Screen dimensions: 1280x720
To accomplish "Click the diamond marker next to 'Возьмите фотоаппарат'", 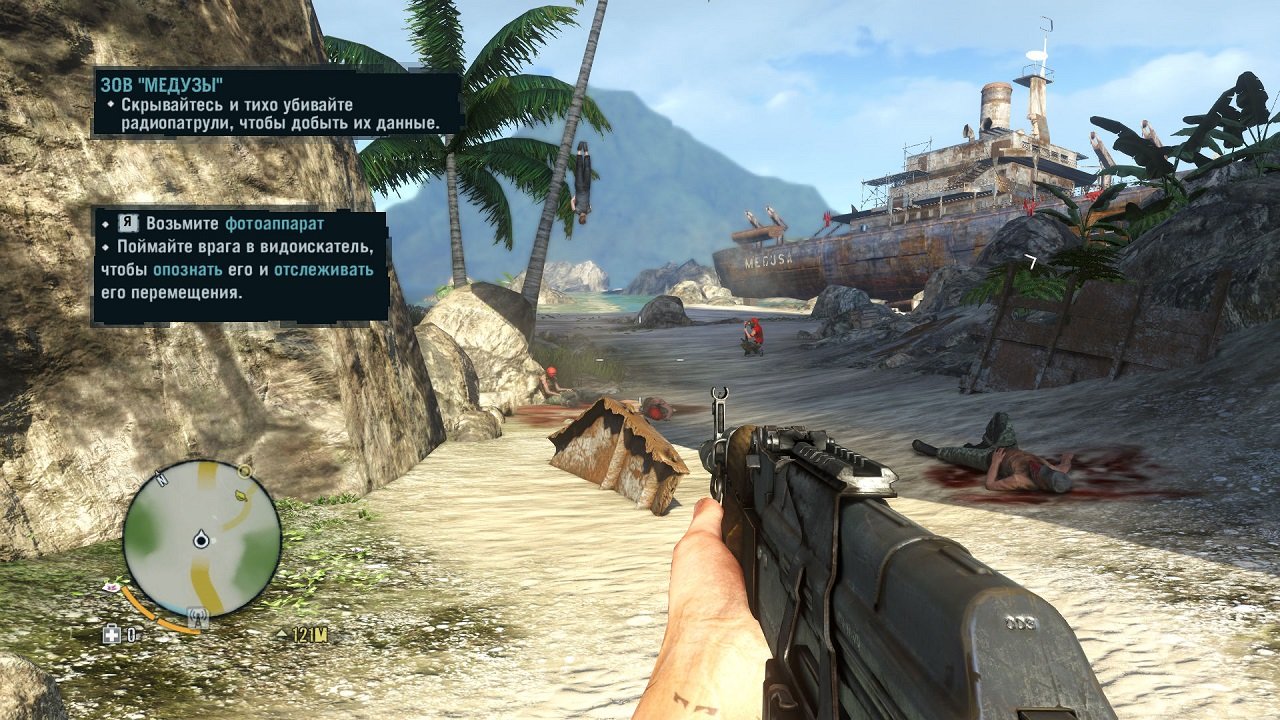I will point(104,224).
